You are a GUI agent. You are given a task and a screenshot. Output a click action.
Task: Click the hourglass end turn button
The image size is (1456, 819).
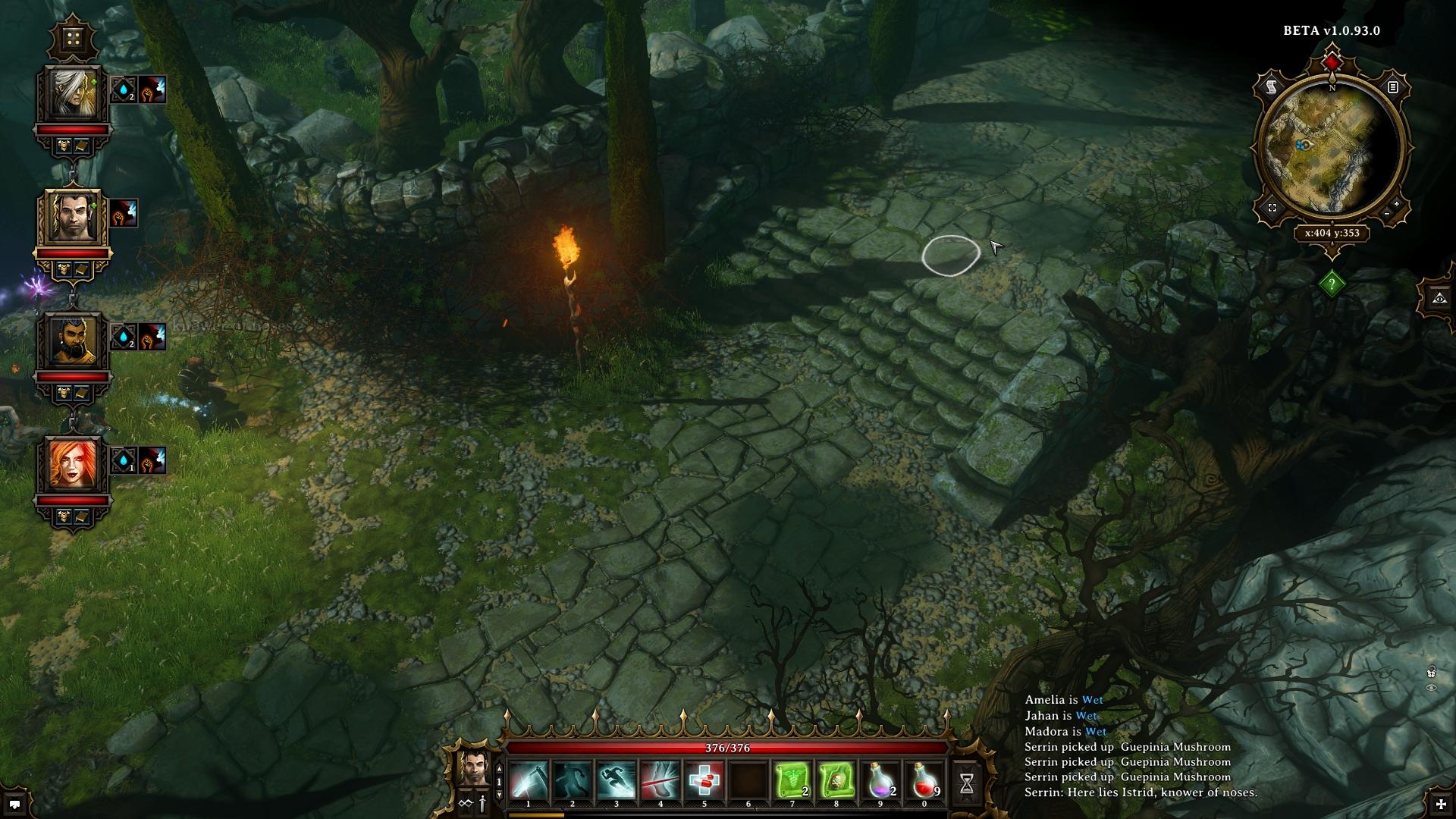[966, 784]
